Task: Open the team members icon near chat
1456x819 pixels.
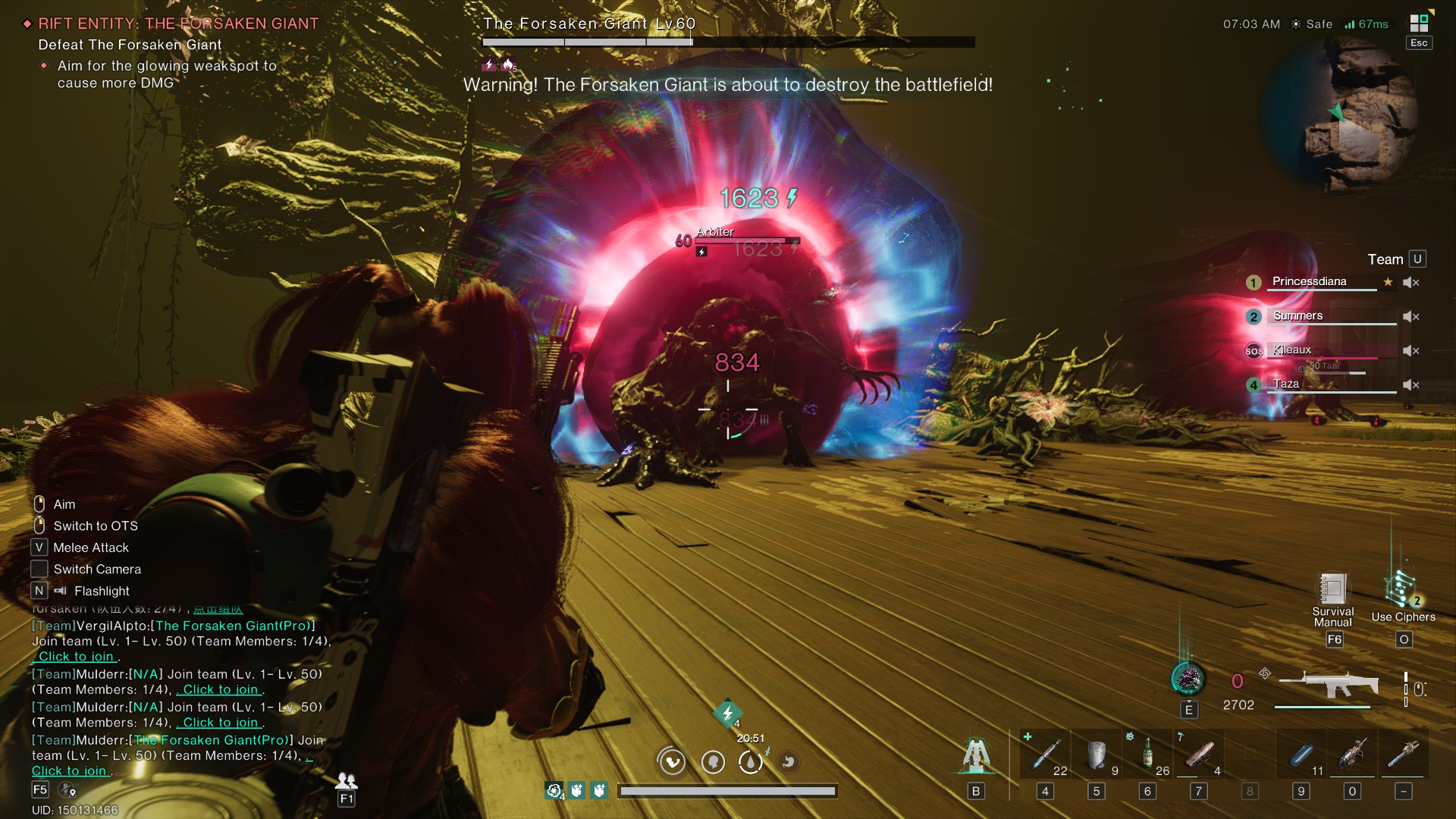Action: (x=347, y=781)
